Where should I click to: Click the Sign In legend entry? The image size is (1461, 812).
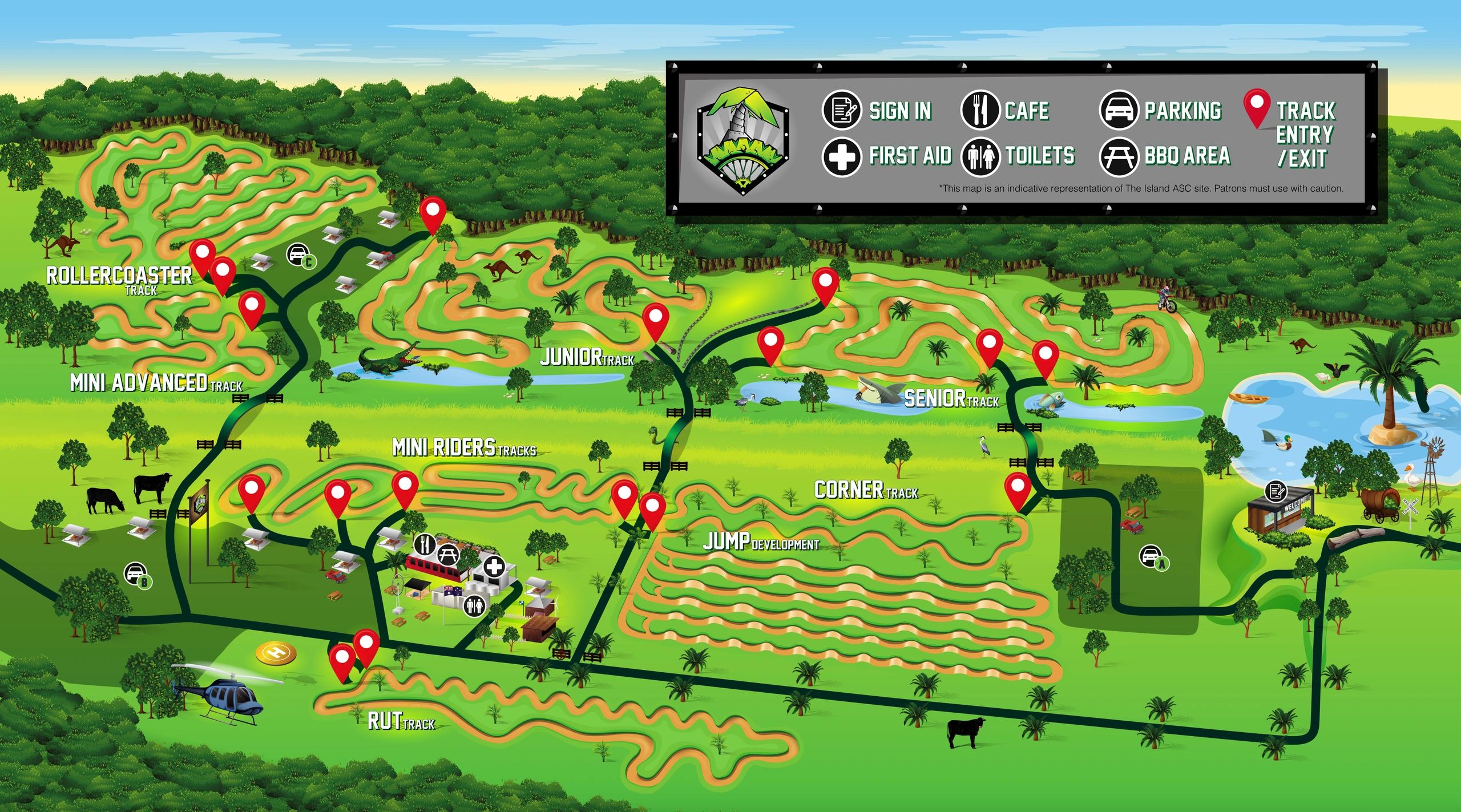tap(877, 110)
